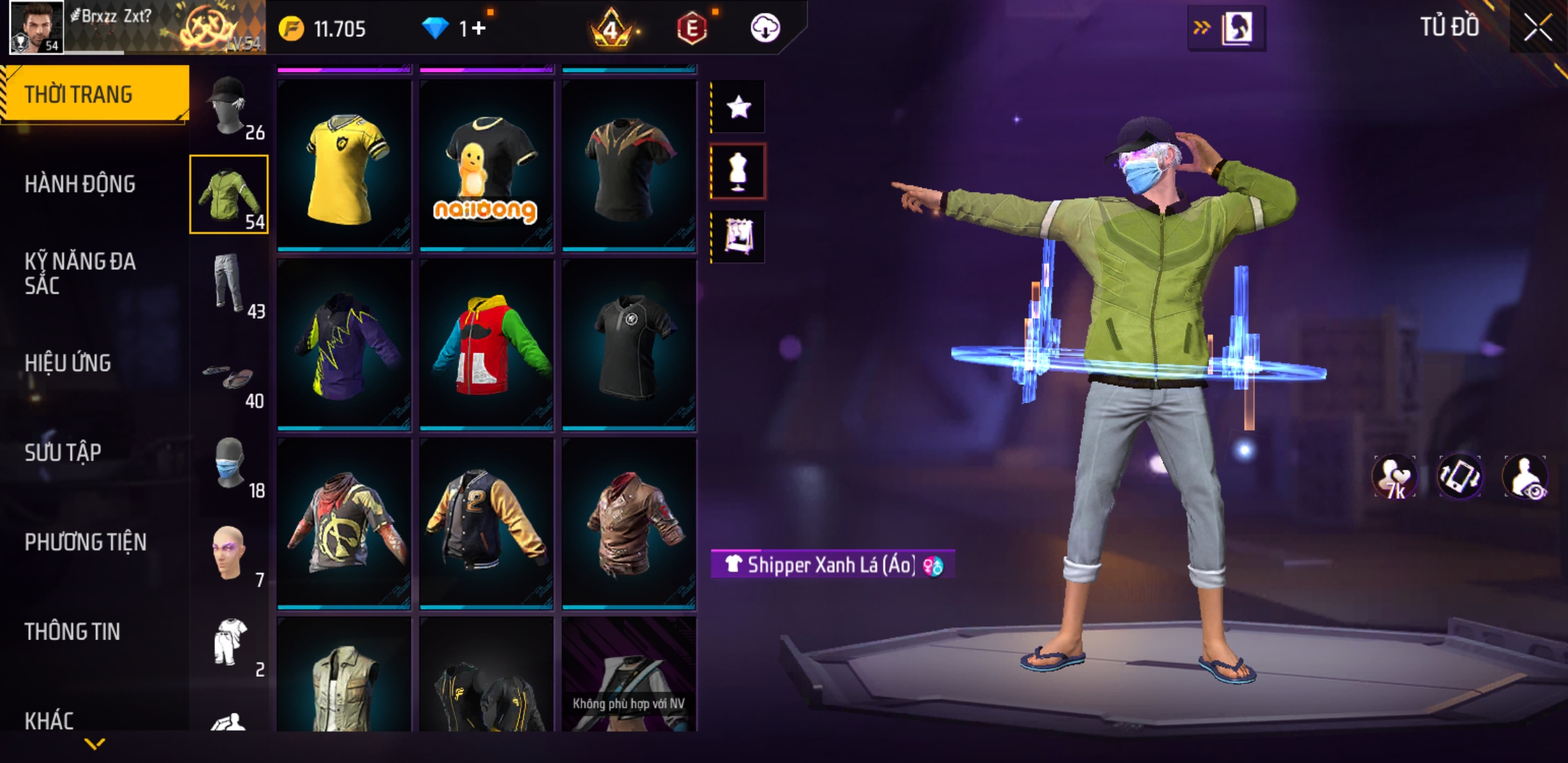Open the clothing rack outfit sets icon
The image size is (1568, 763).
click(x=738, y=237)
